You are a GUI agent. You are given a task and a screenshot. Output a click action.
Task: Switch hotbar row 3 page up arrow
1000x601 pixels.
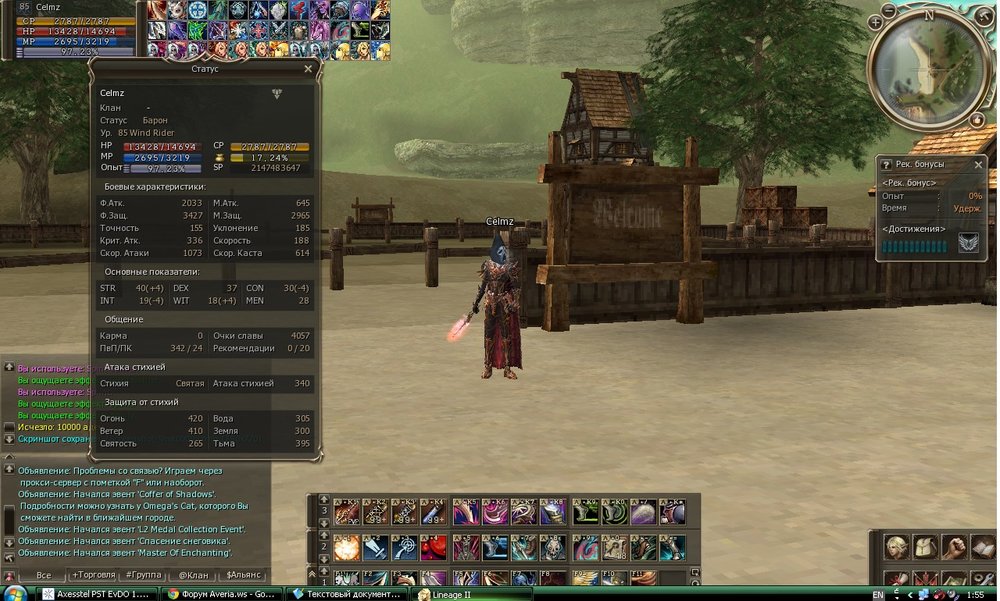[323, 498]
